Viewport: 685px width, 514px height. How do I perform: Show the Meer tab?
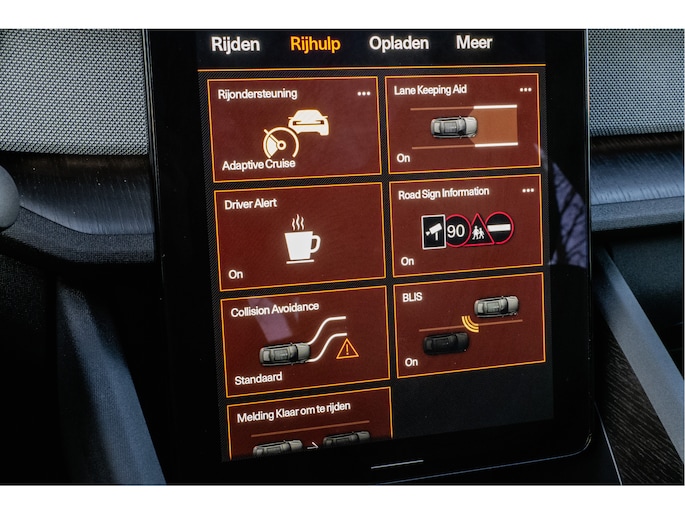point(474,43)
